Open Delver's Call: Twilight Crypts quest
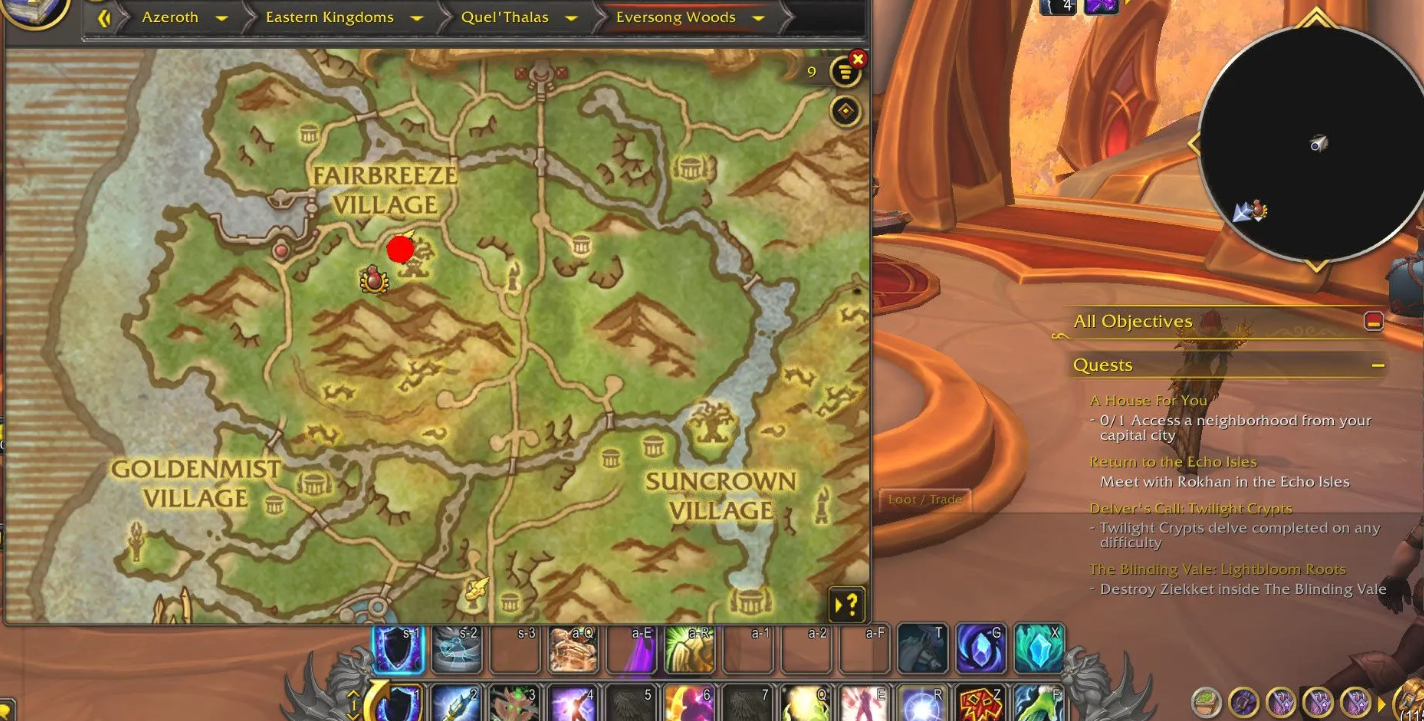 1190,508
